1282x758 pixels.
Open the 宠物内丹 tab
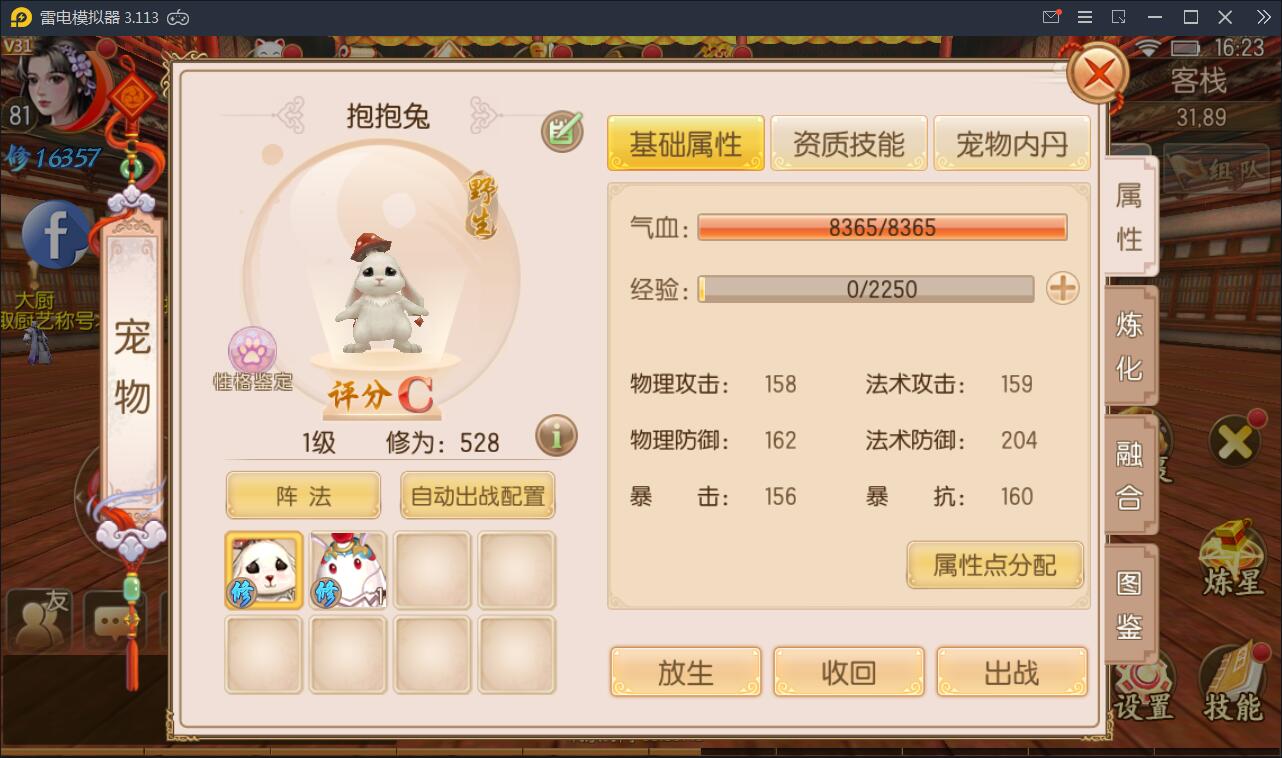1012,142
